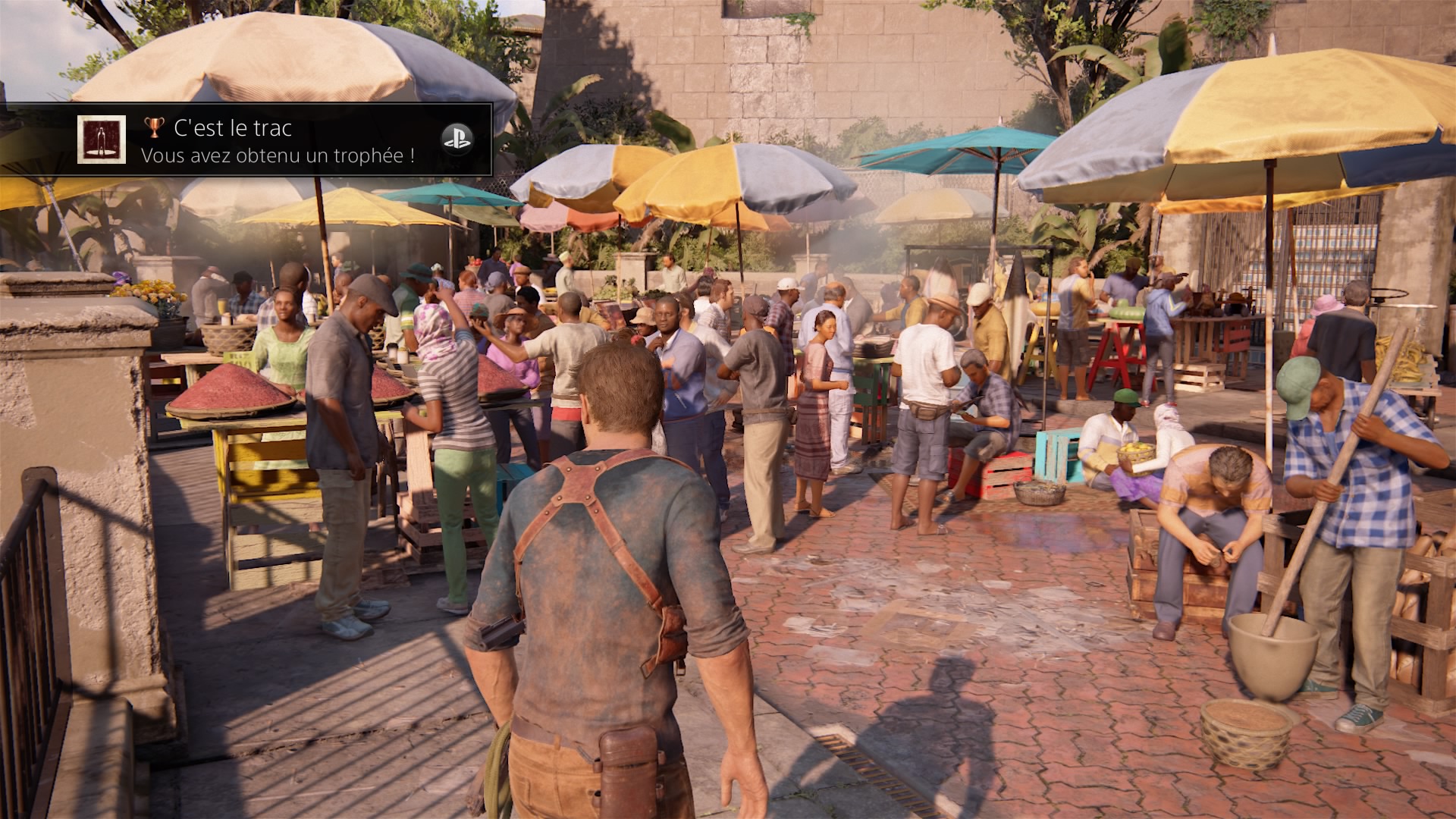Click the trophy thumbnail image in the notification
1456x819 pixels.
coord(102,140)
